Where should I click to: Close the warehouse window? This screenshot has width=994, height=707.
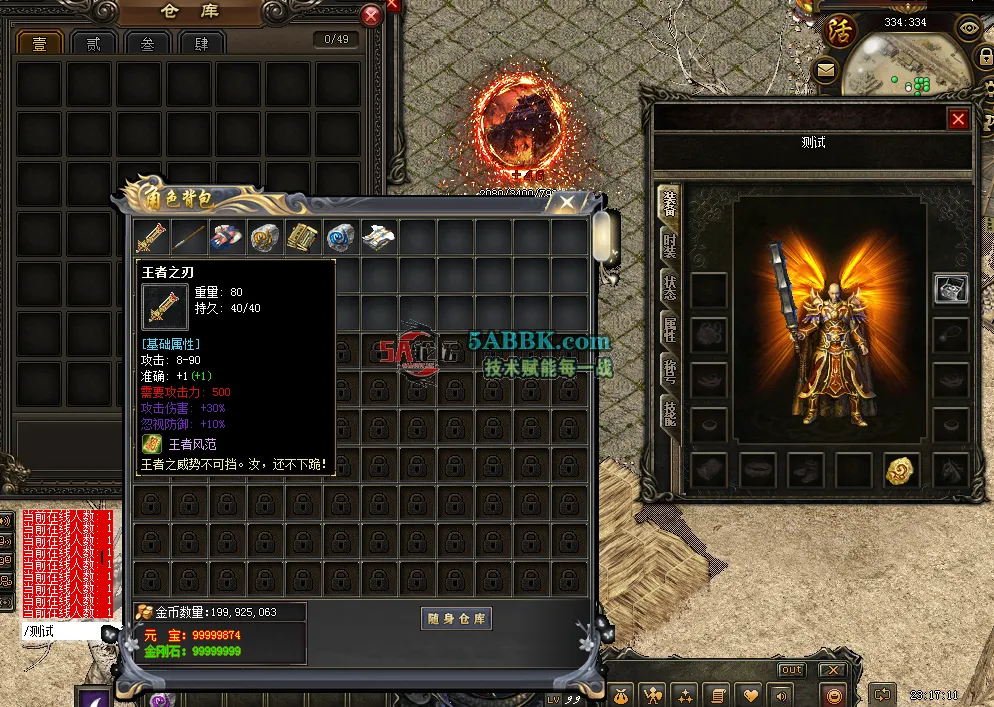(371, 15)
